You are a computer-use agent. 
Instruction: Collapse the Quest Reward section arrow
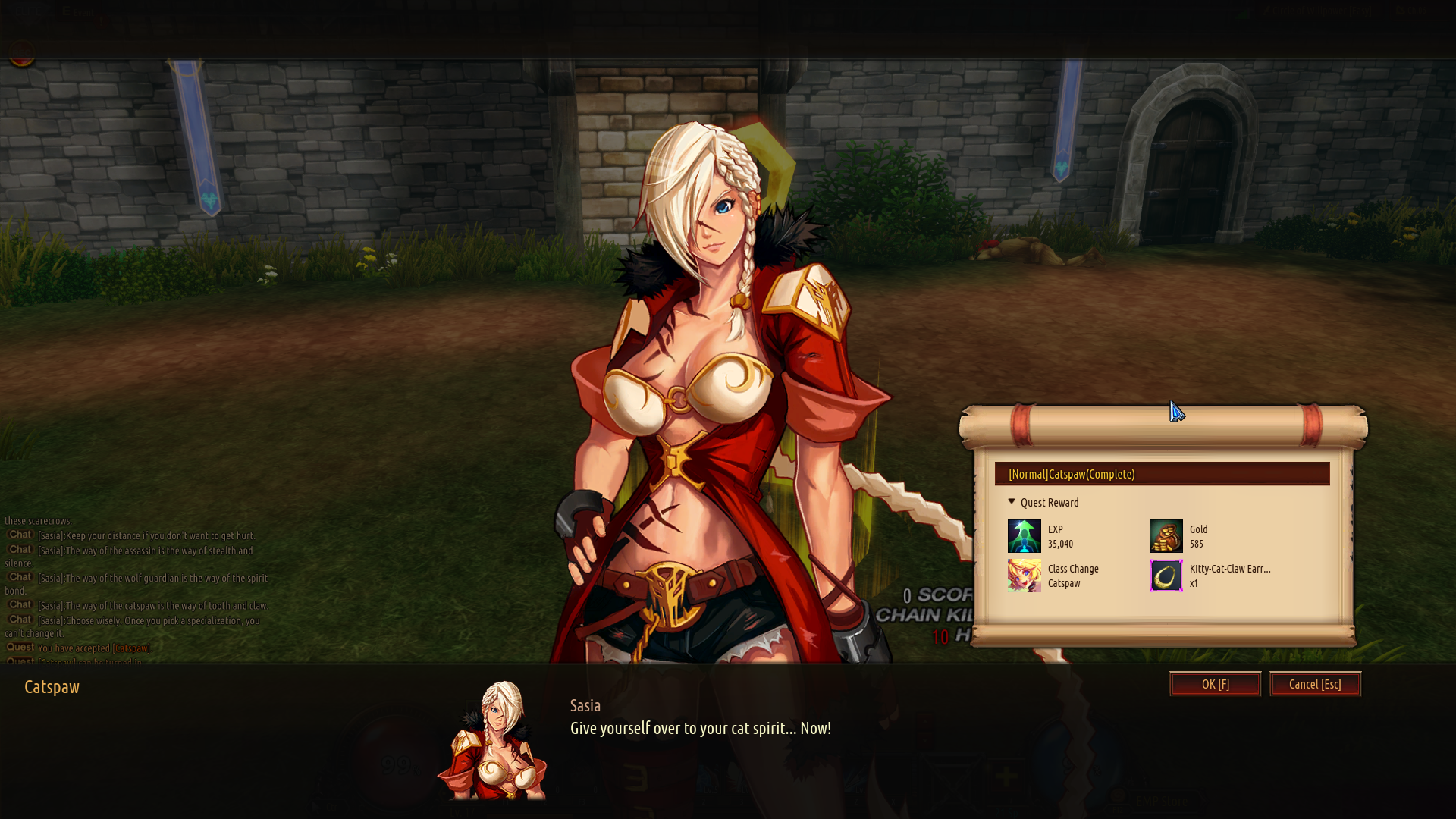[1012, 502]
